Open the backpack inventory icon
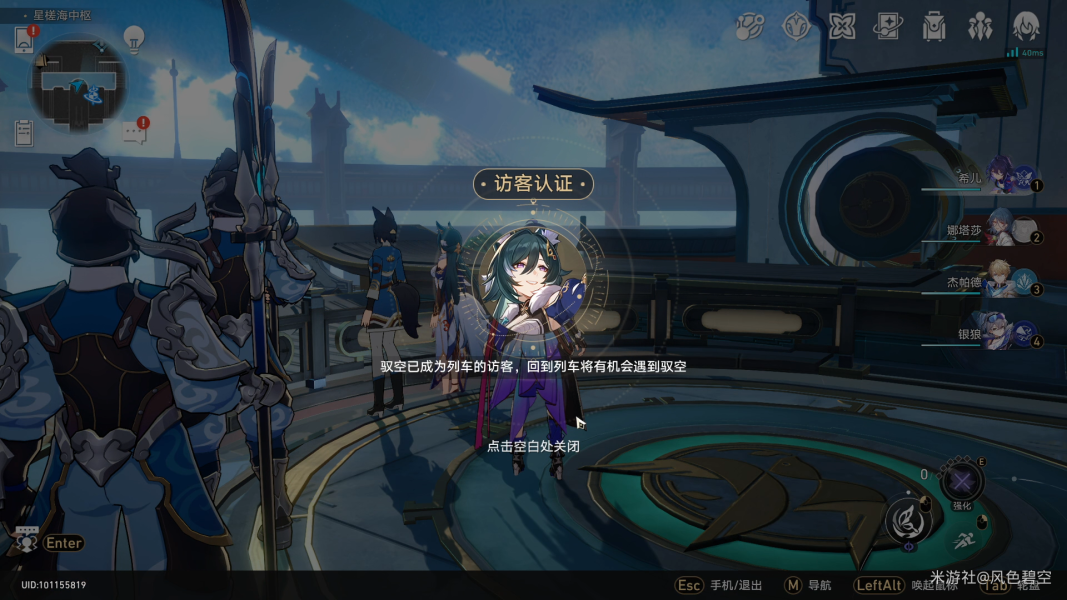The width and height of the screenshot is (1067, 600). pyautogui.click(x=934, y=27)
